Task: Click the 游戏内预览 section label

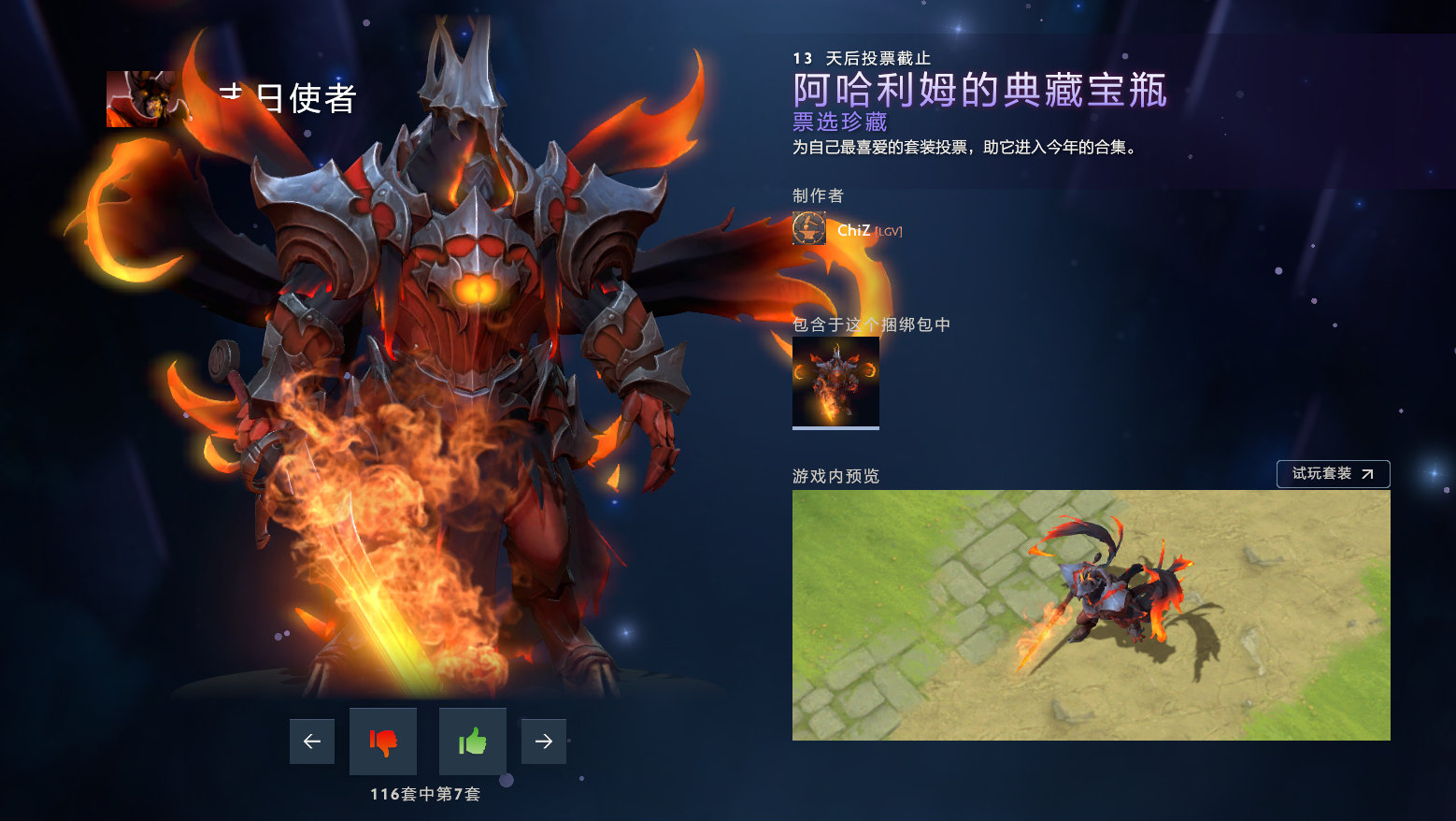Action: click(x=836, y=475)
